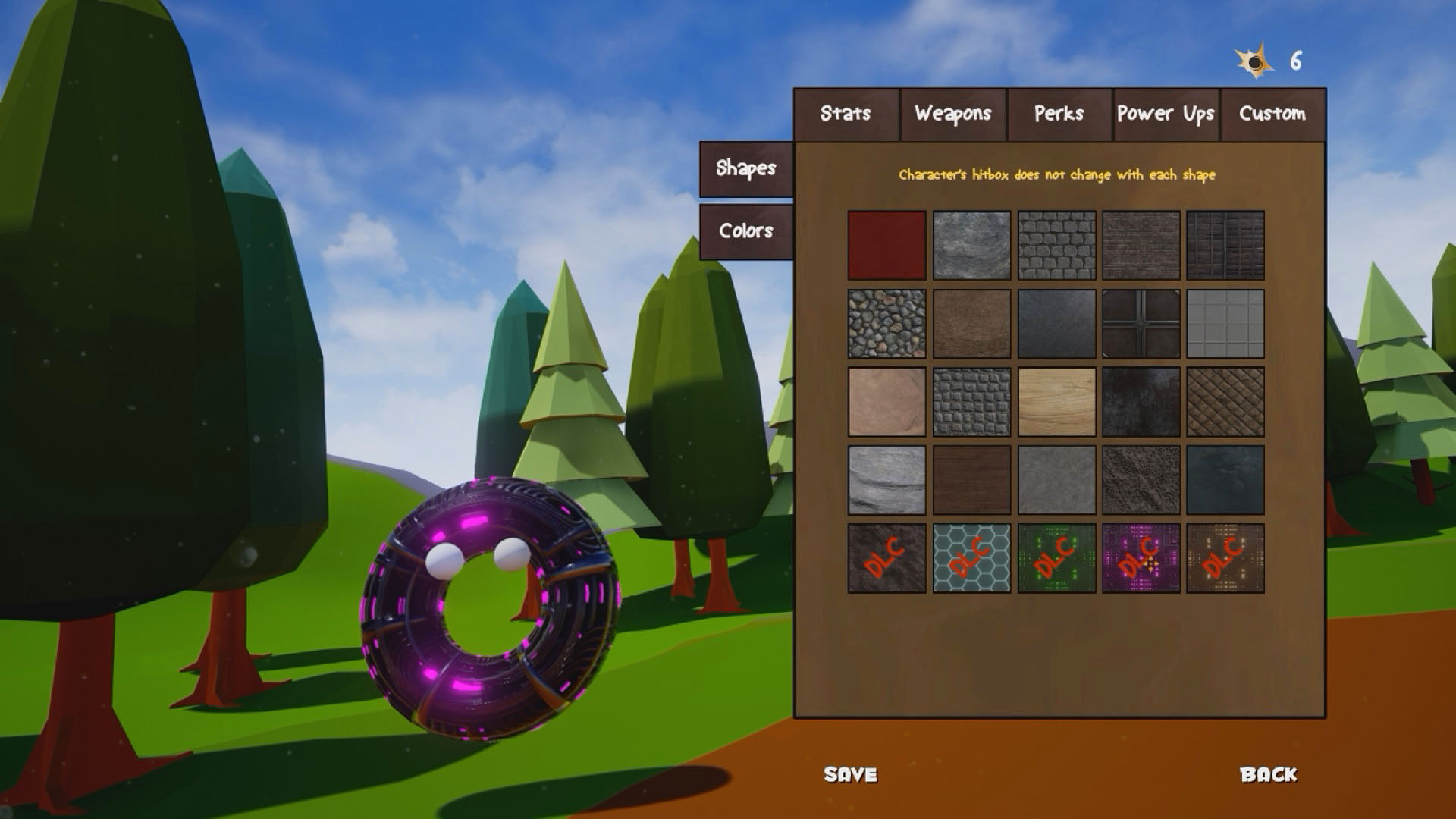Open the Colors panel
The width and height of the screenshot is (1456, 819).
[746, 231]
